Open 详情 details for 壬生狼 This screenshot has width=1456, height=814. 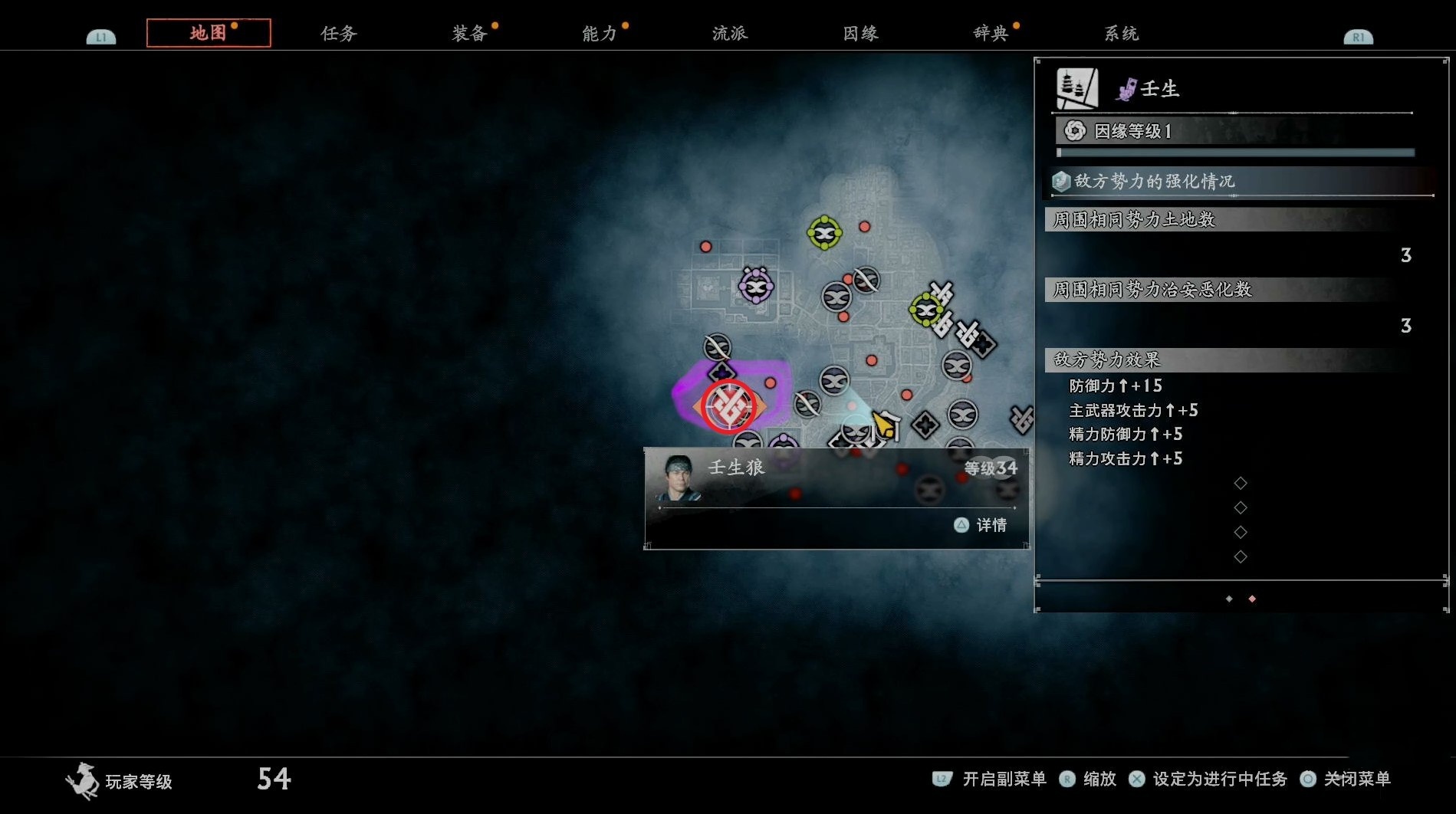pyautogui.click(x=981, y=525)
